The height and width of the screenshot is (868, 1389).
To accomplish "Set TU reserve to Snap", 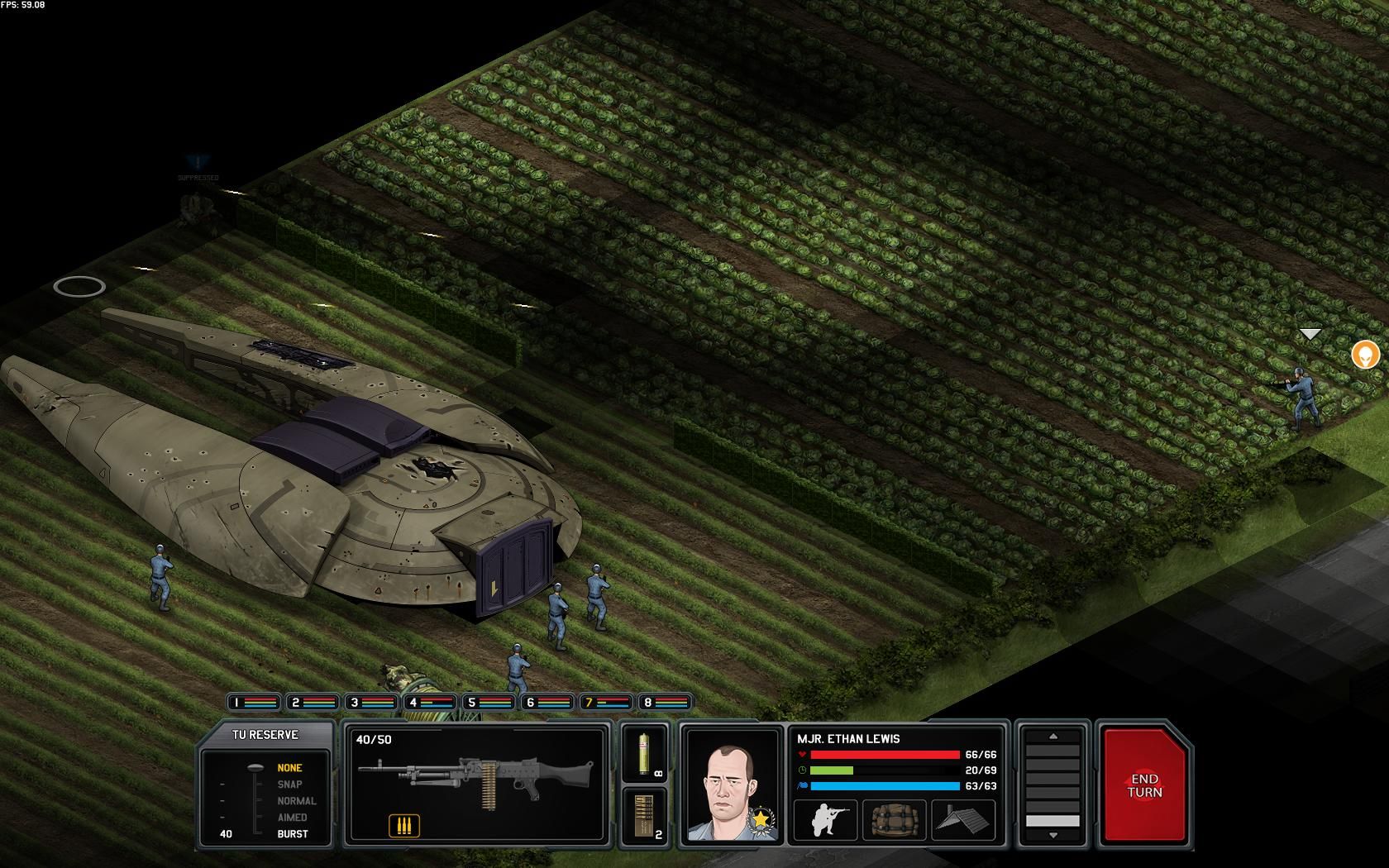I will click(289, 785).
